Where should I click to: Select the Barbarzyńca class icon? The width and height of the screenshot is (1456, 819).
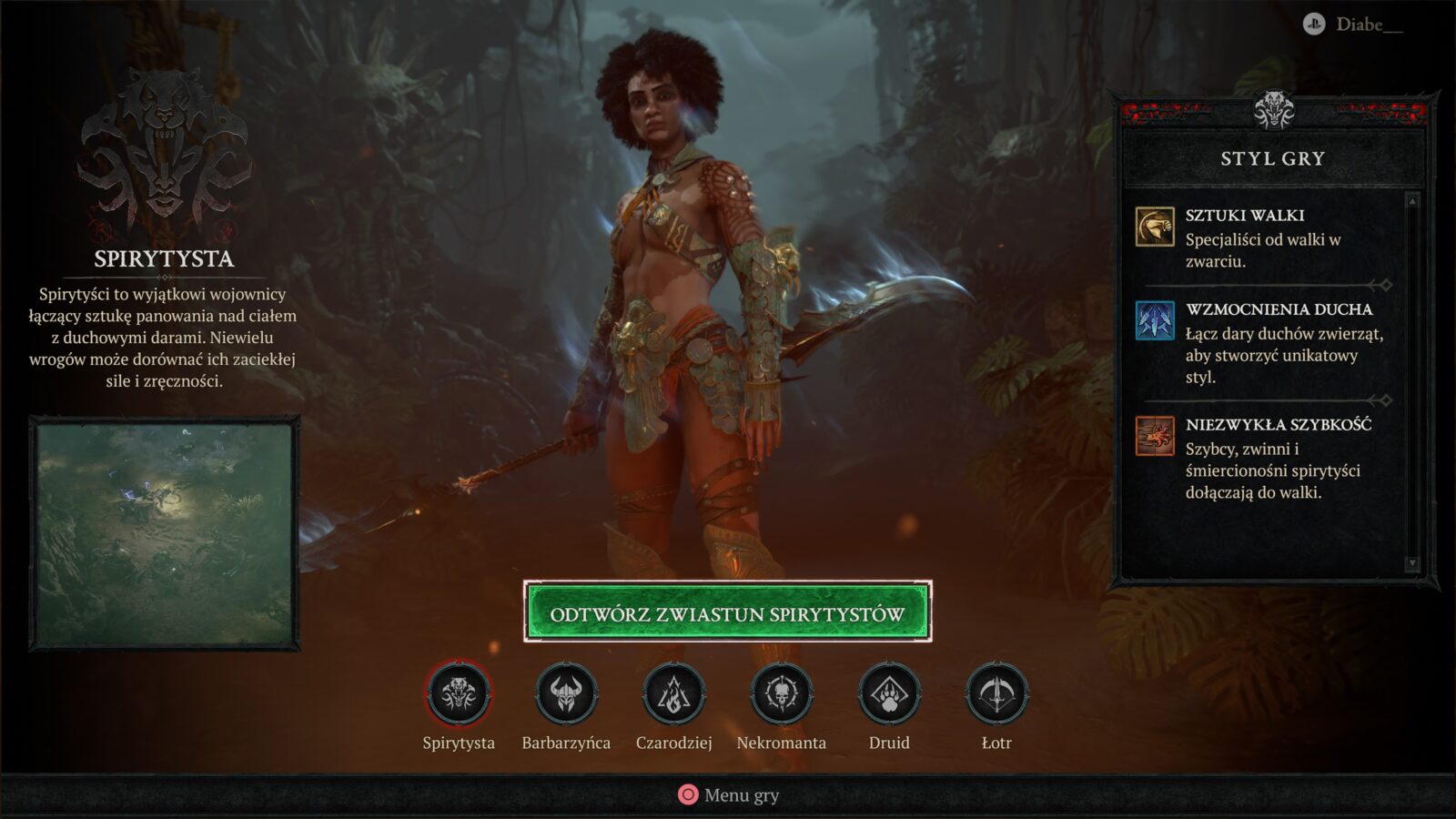click(x=566, y=695)
